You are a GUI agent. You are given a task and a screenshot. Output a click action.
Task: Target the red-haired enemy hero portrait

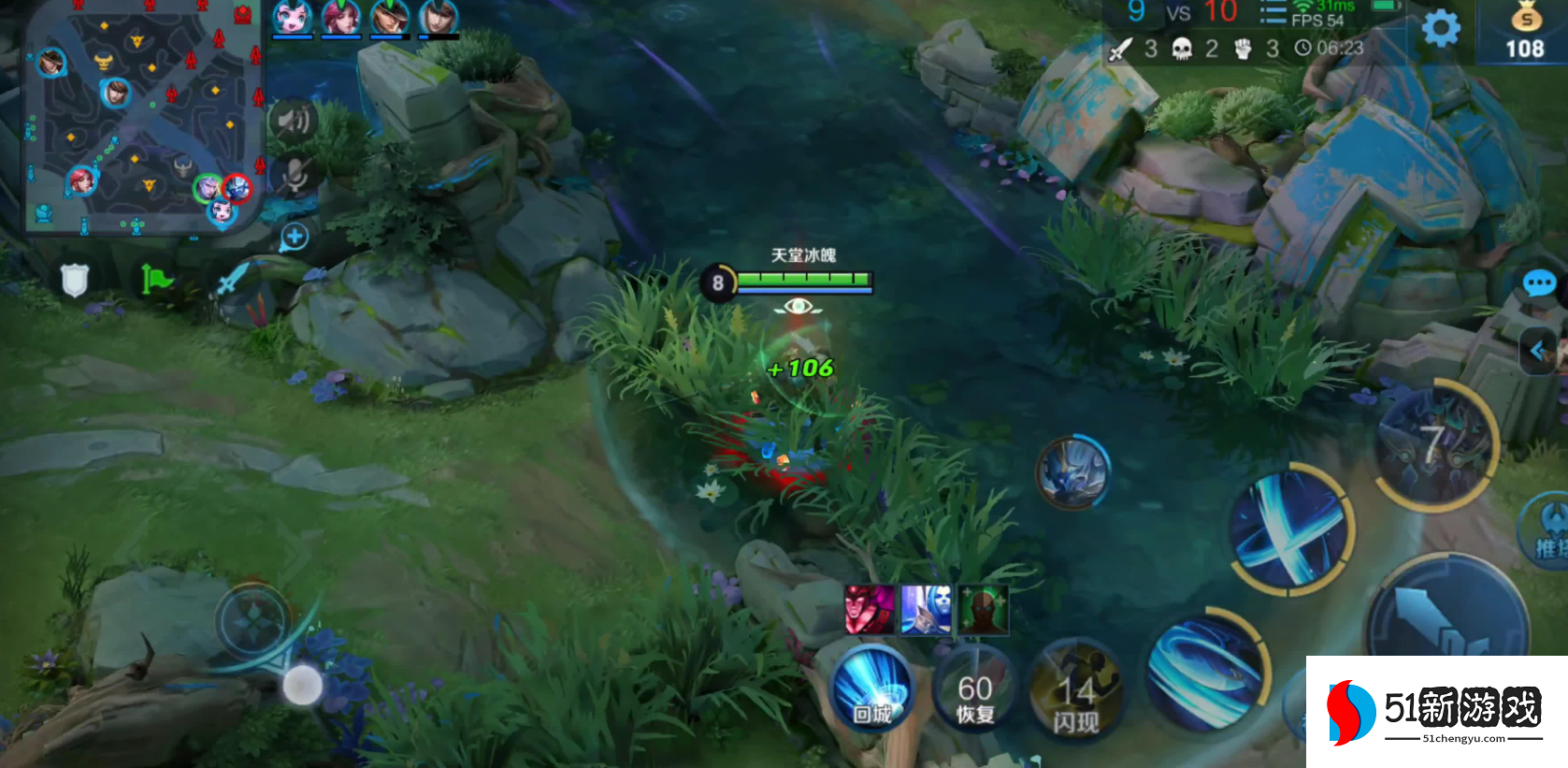tap(870, 610)
